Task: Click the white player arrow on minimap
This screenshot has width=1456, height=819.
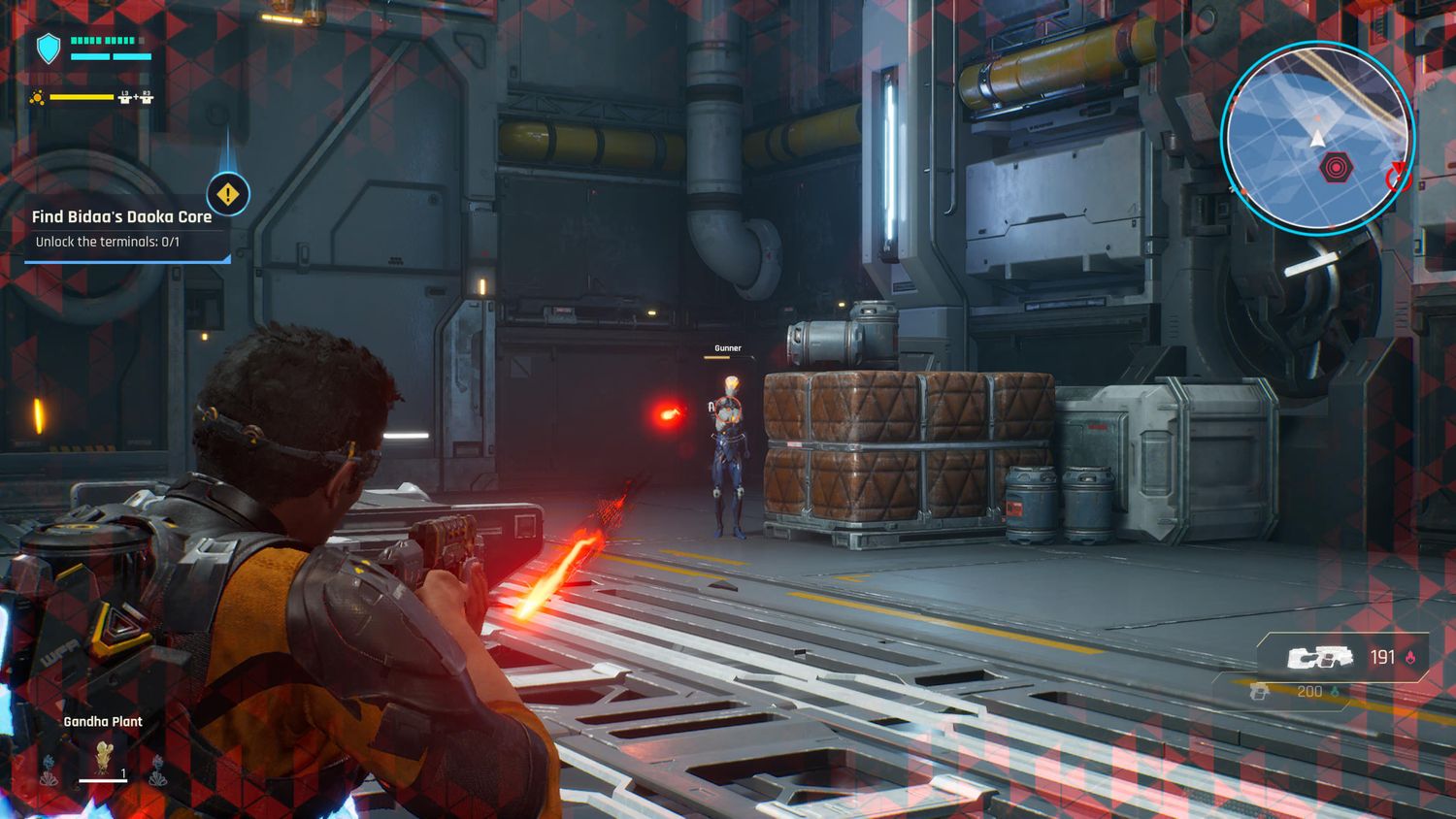Action: (x=1317, y=139)
